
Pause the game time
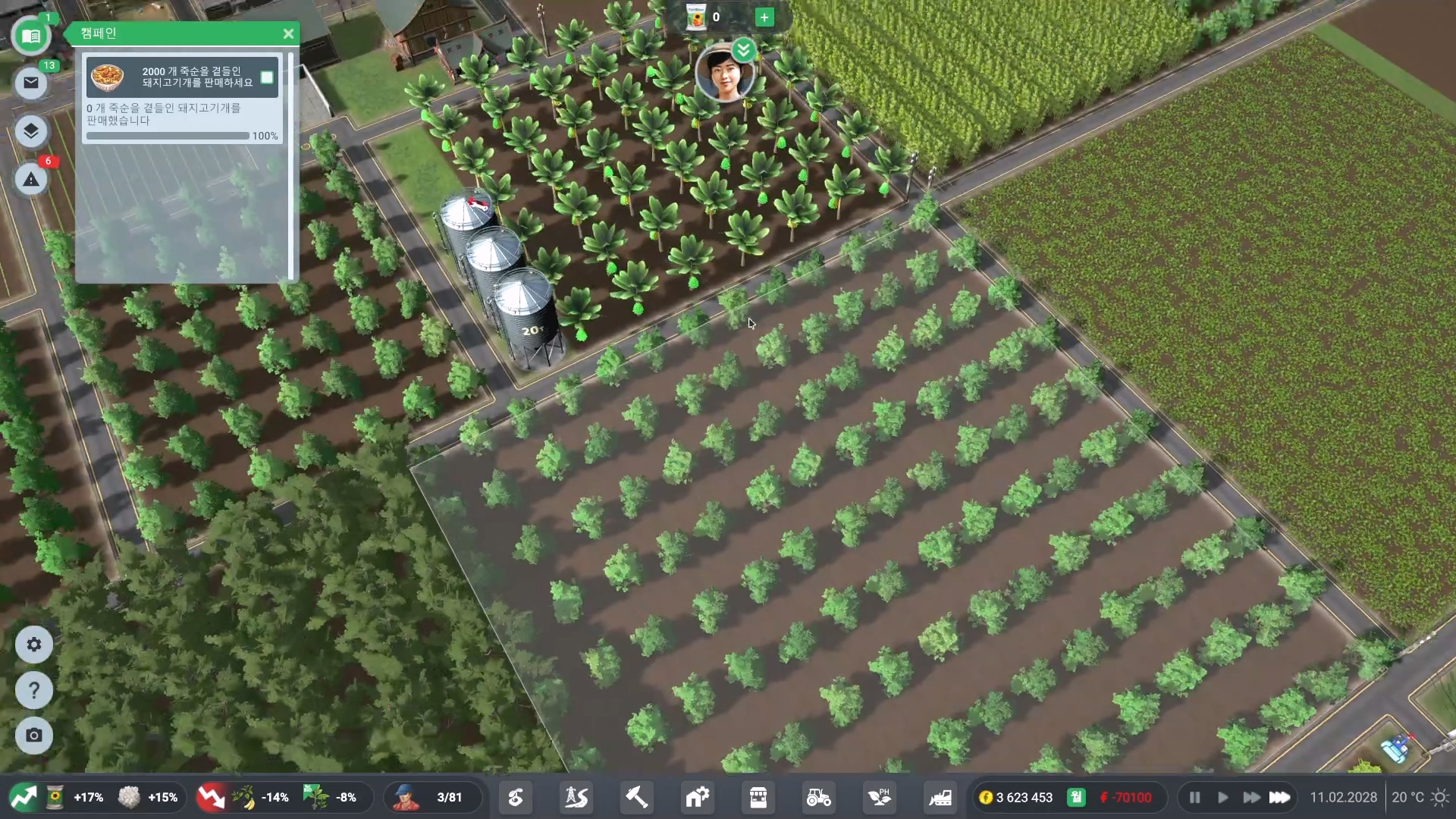[x=1194, y=798]
